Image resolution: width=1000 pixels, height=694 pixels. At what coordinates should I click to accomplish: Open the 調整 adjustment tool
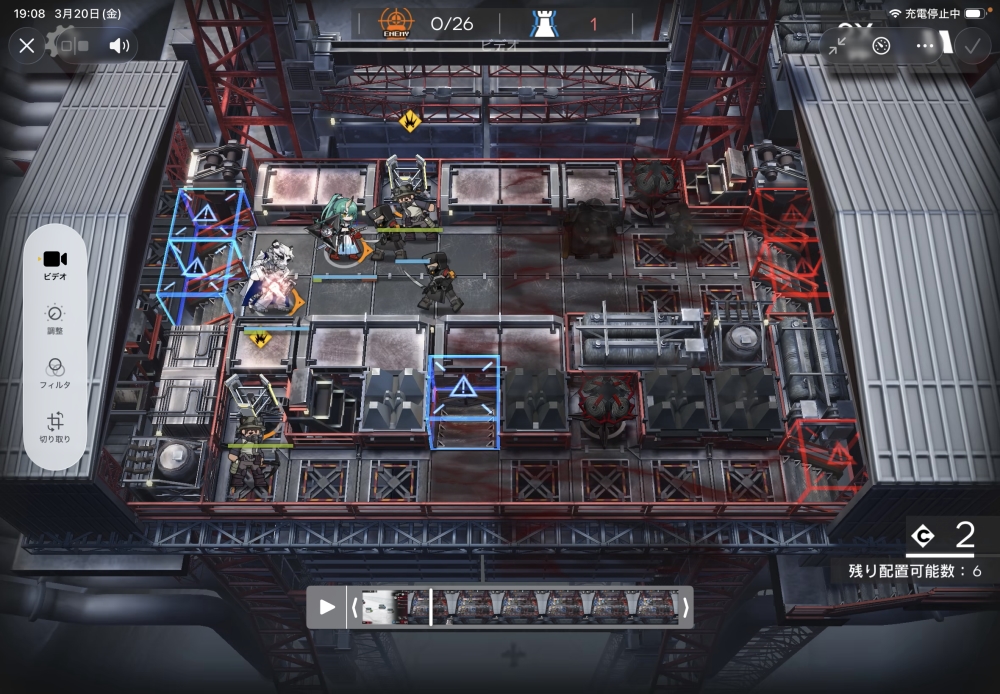click(55, 320)
